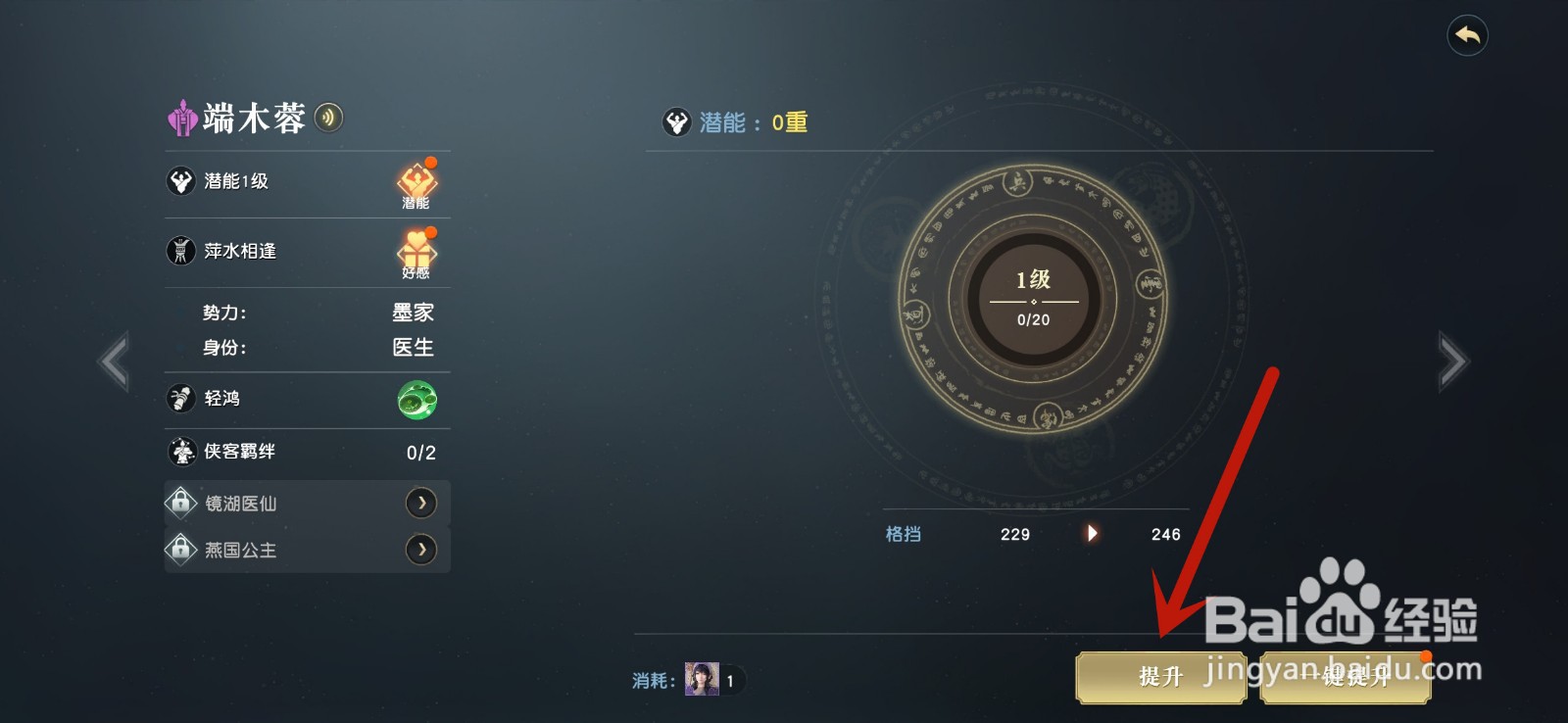Expand the 燕国公主 entry chevron
The height and width of the screenshot is (723, 1568).
[421, 550]
